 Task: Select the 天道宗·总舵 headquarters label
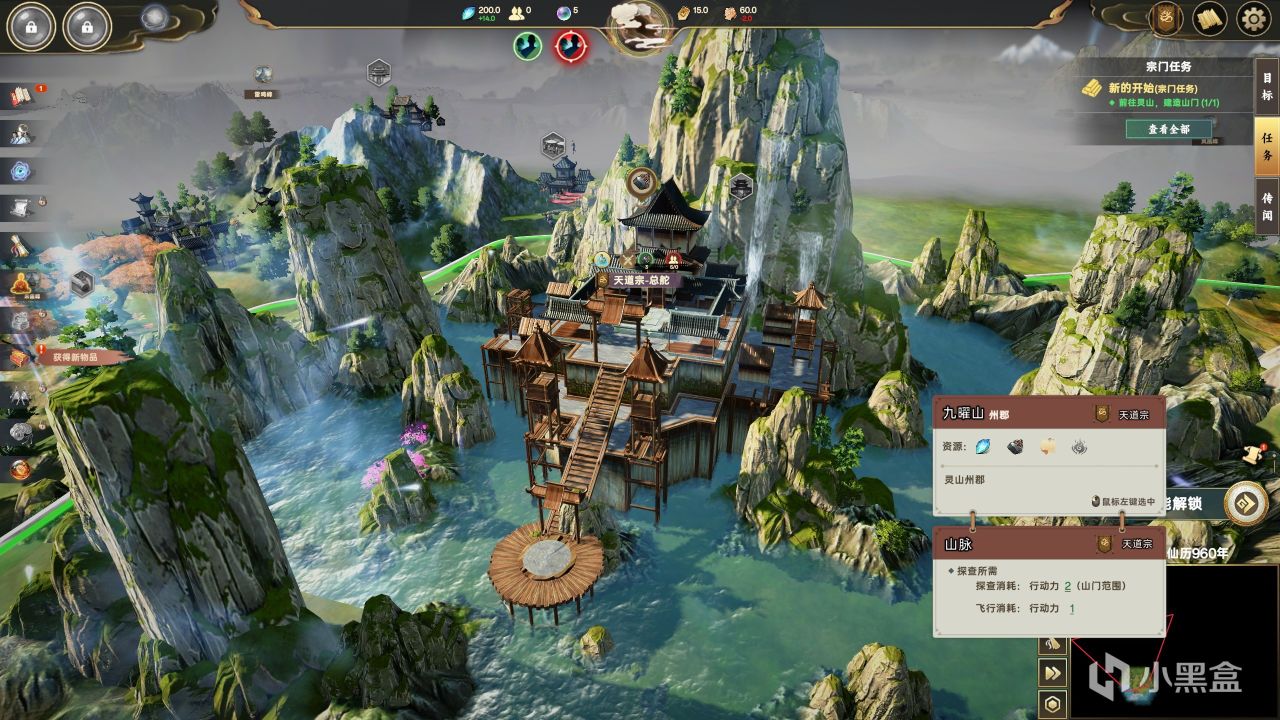[x=640, y=280]
